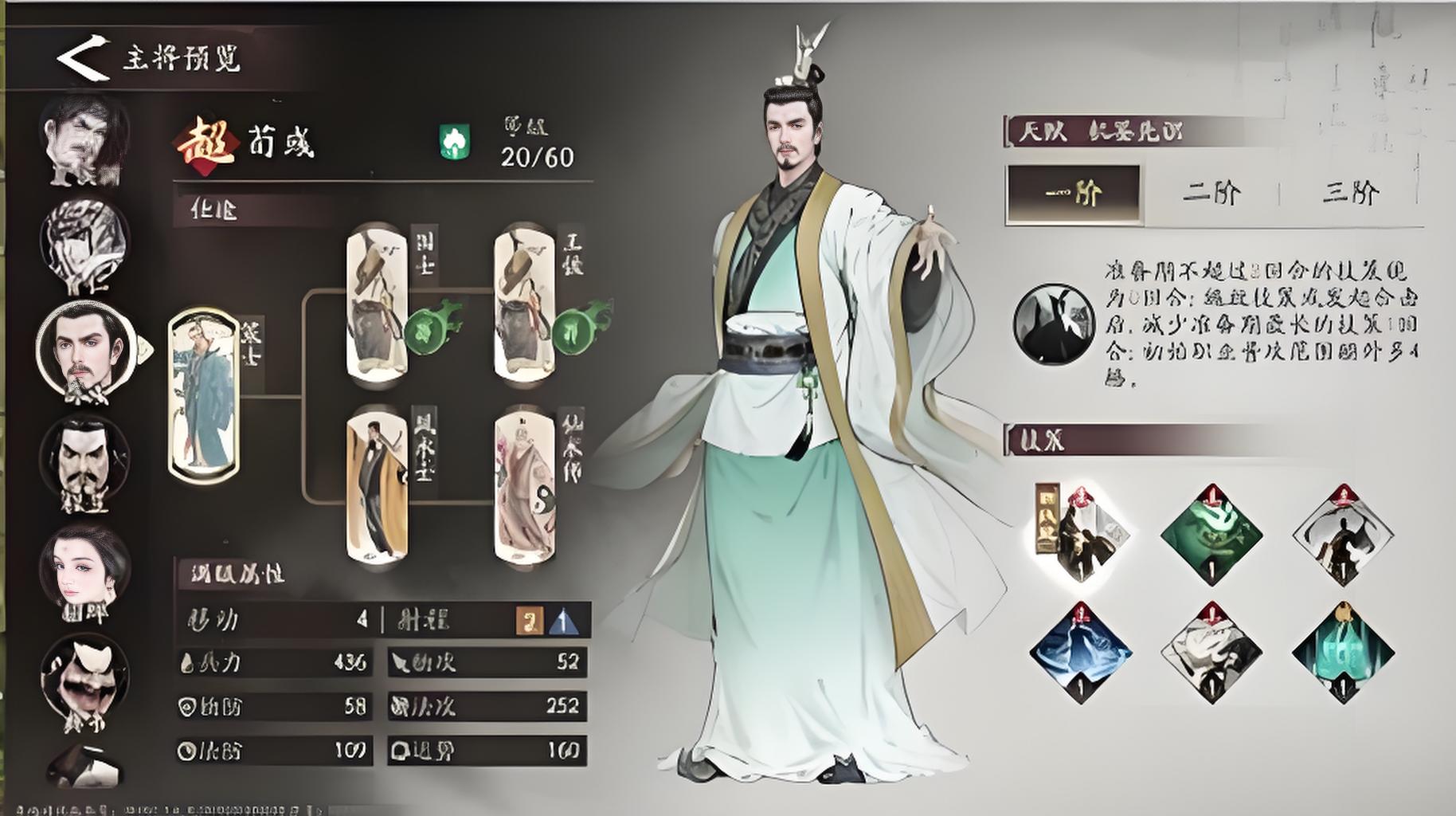View the green serpent skill icon
Image resolution: width=1456 pixels, height=816 pixels.
pyautogui.click(x=1211, y=532)
